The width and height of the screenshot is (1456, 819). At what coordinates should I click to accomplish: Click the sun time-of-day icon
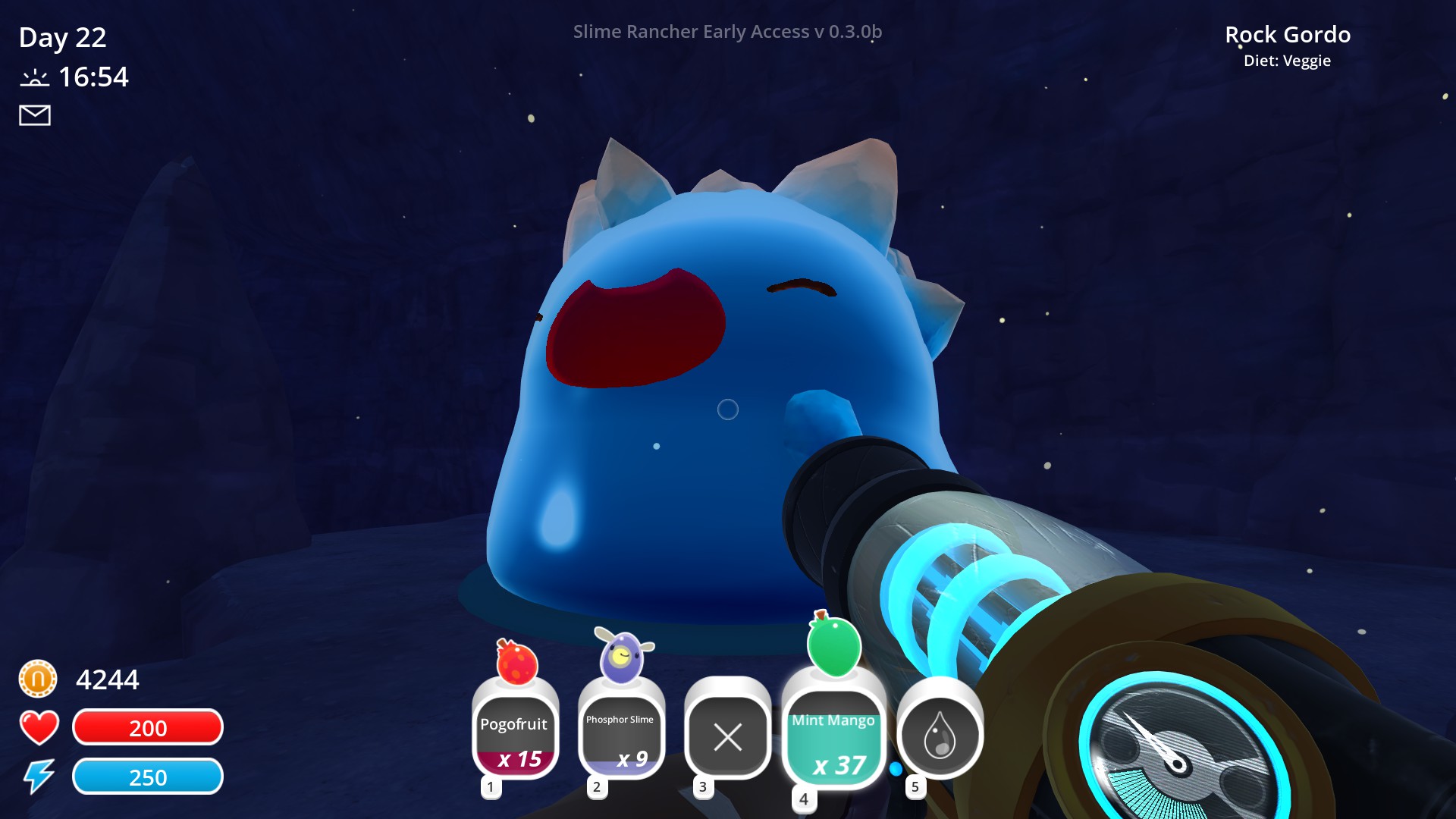tap(36, 76)
